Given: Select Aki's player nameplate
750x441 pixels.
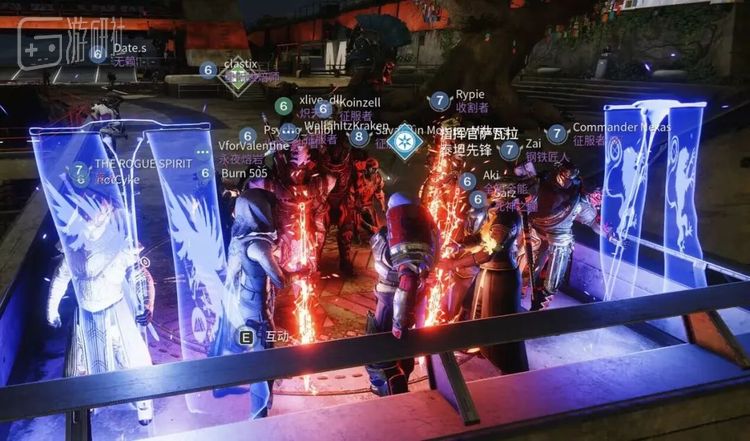Looking at the screenshot, I should tap(491, 175).
